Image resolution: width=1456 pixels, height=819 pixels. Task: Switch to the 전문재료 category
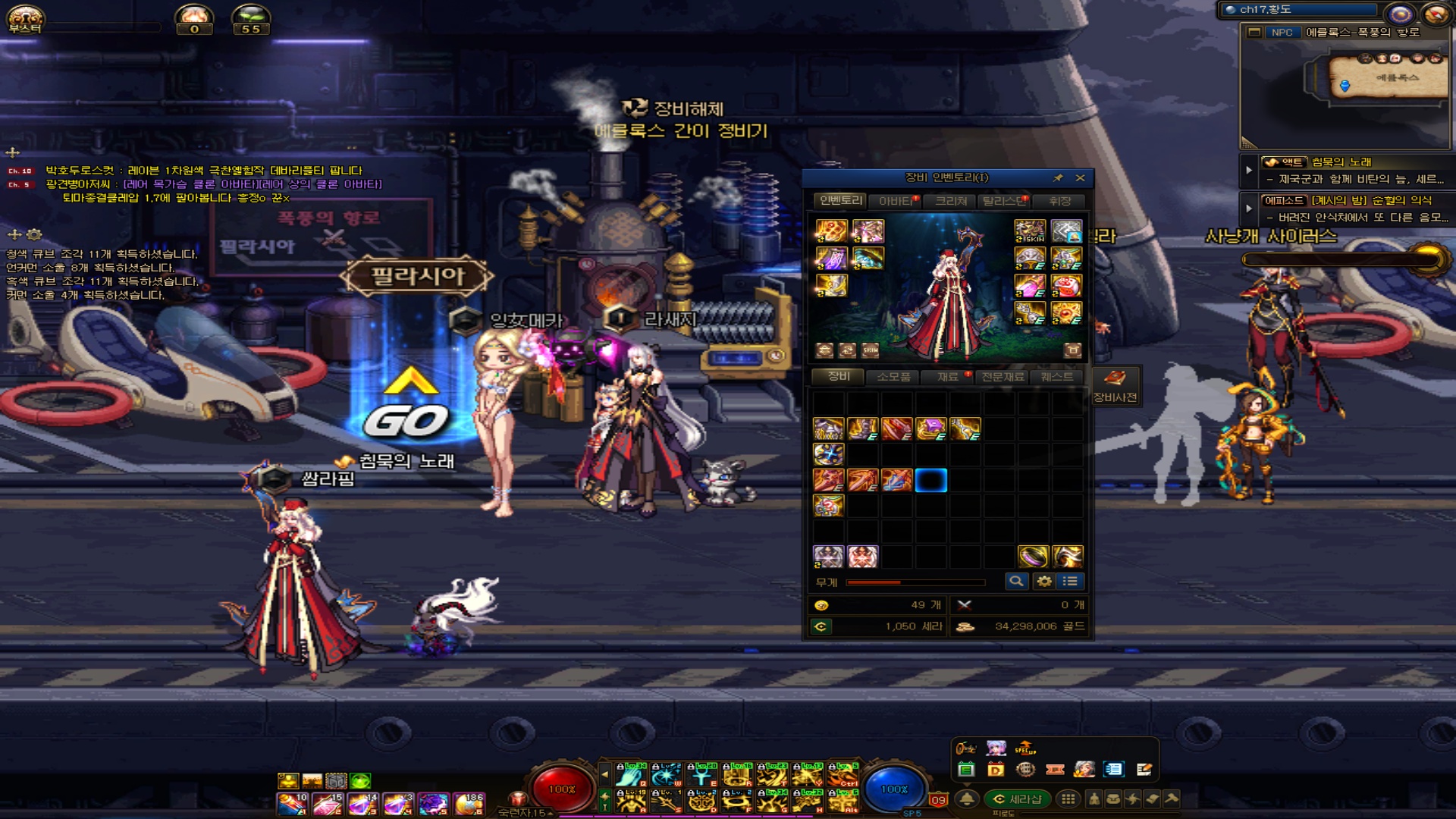click(1003, 377)
